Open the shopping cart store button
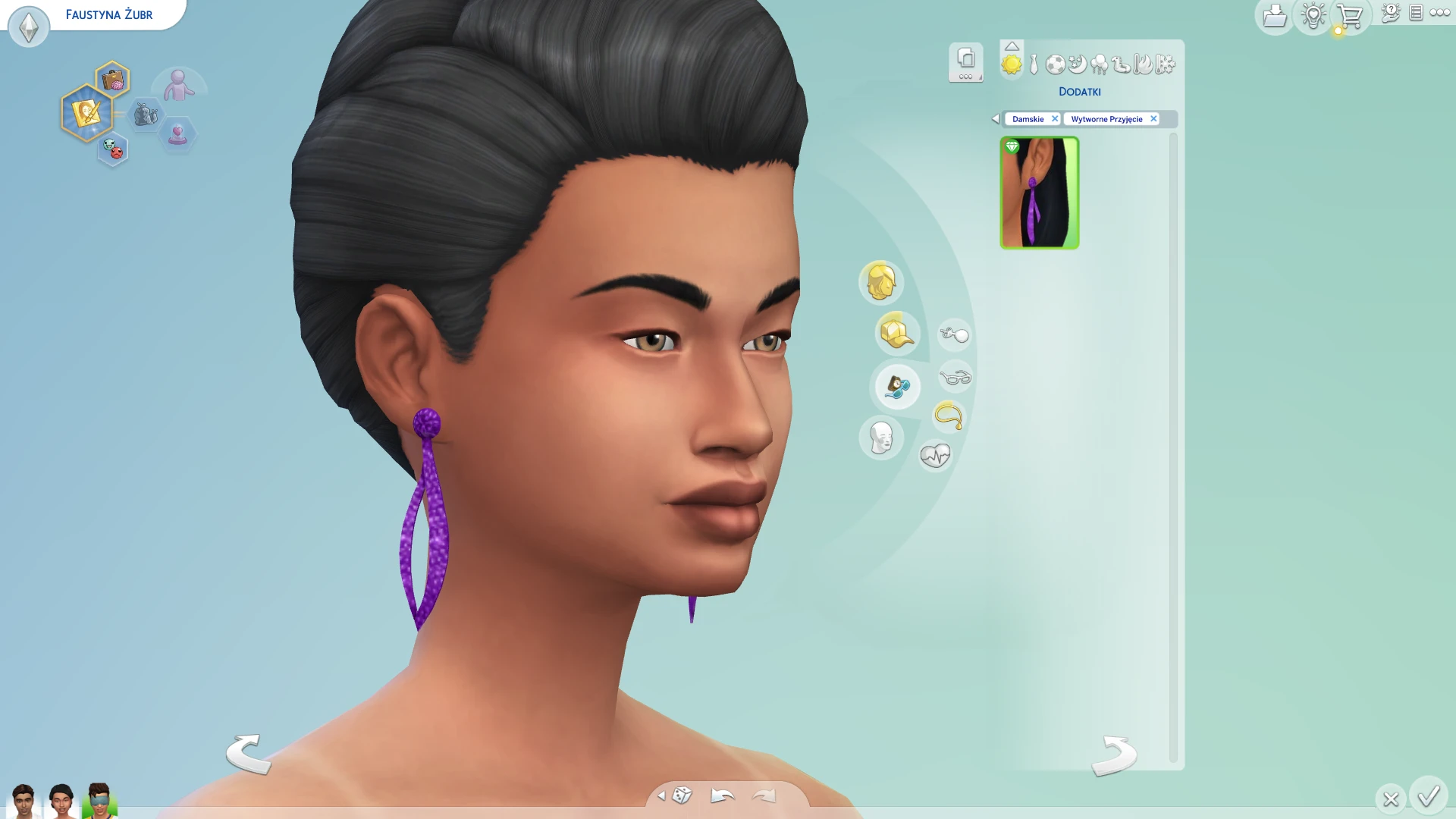1456x819 pixels. (x=1349, y=15)
